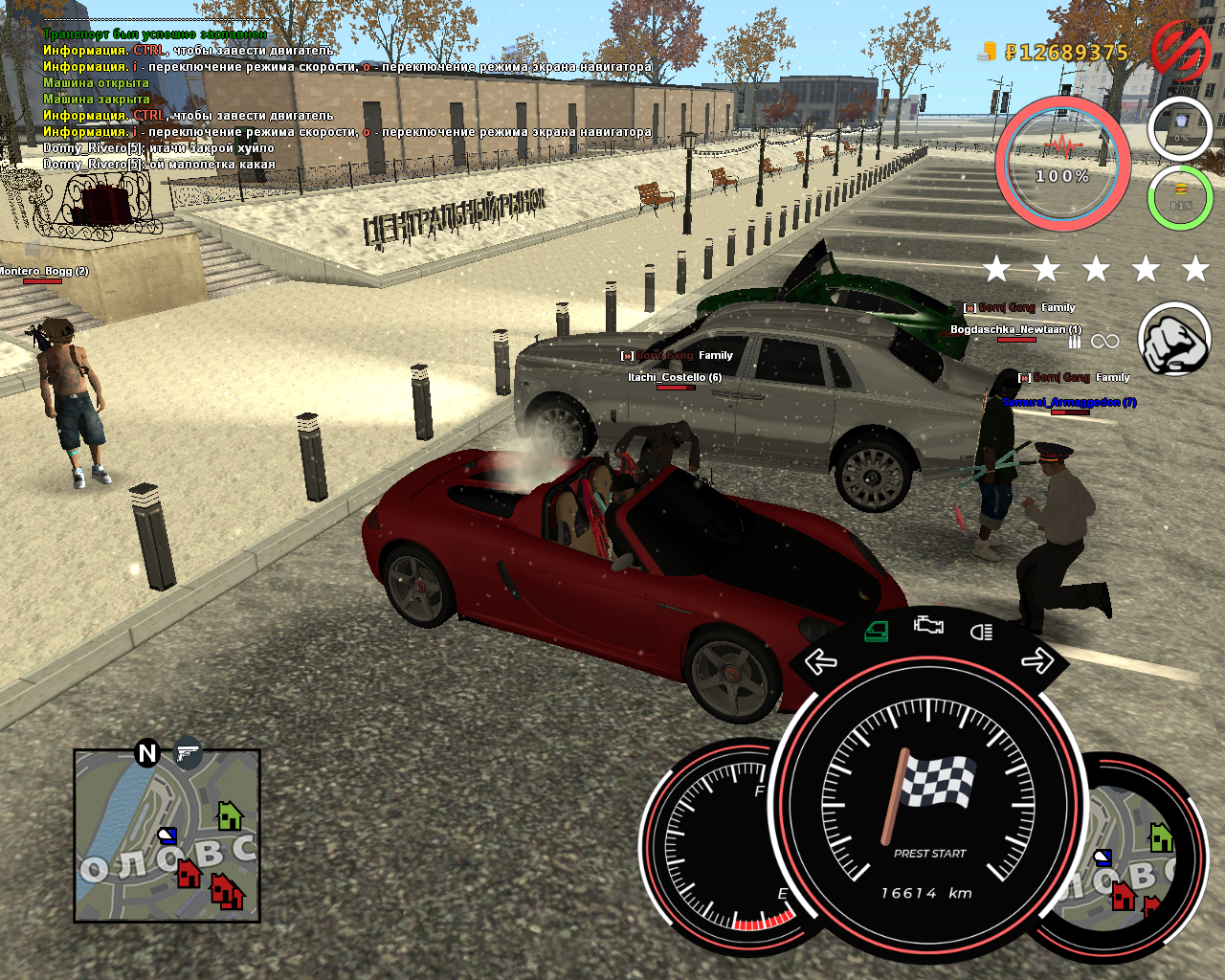The height and width of the screenshot is (980, 1225).
Task: Click the green car door lock indicator
Action: 876,631
